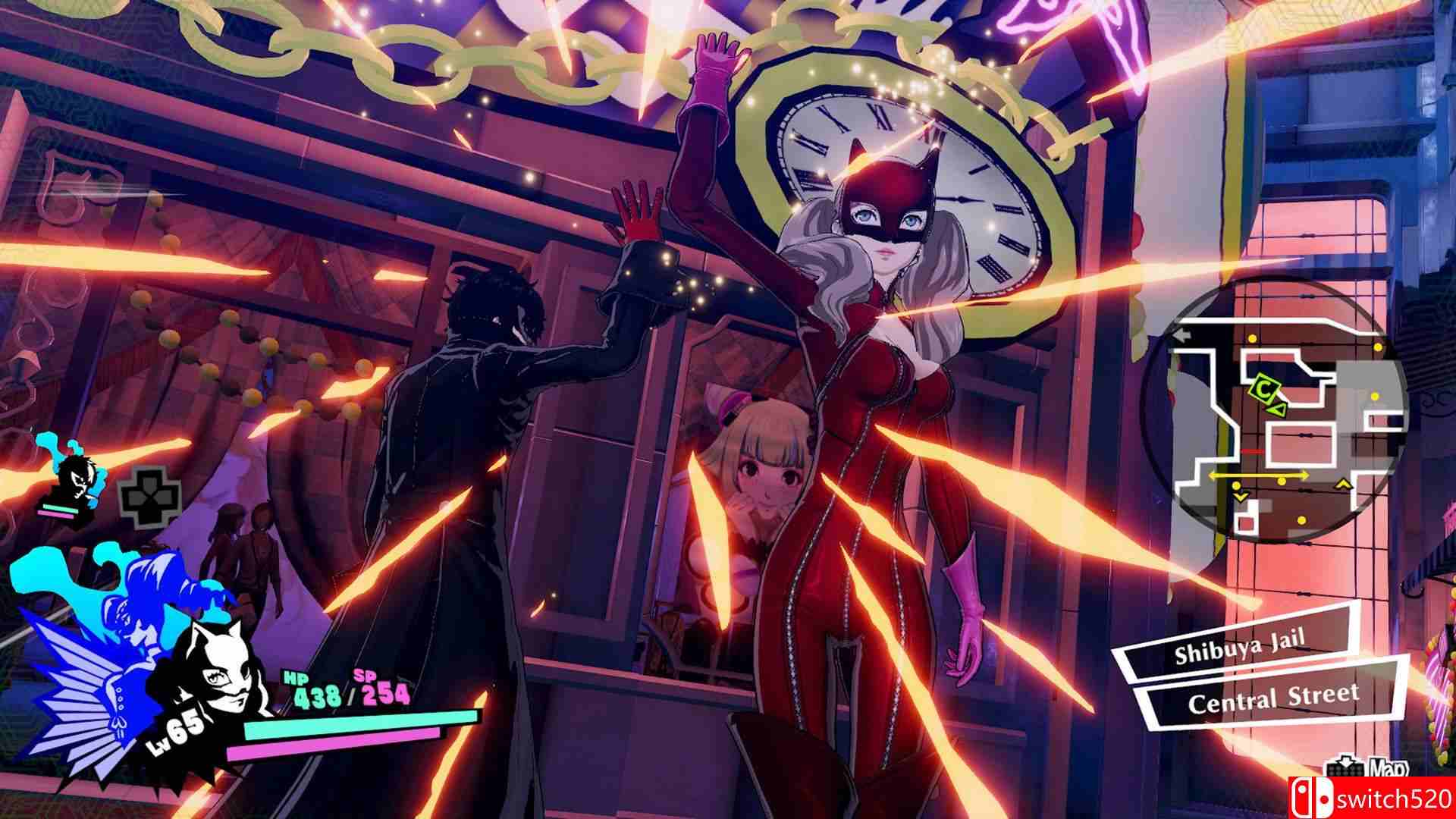Click the yellow double-arrow route indicator on the minimap
This screenshot has width=1456, height=819.
(x=1258, y=474)
